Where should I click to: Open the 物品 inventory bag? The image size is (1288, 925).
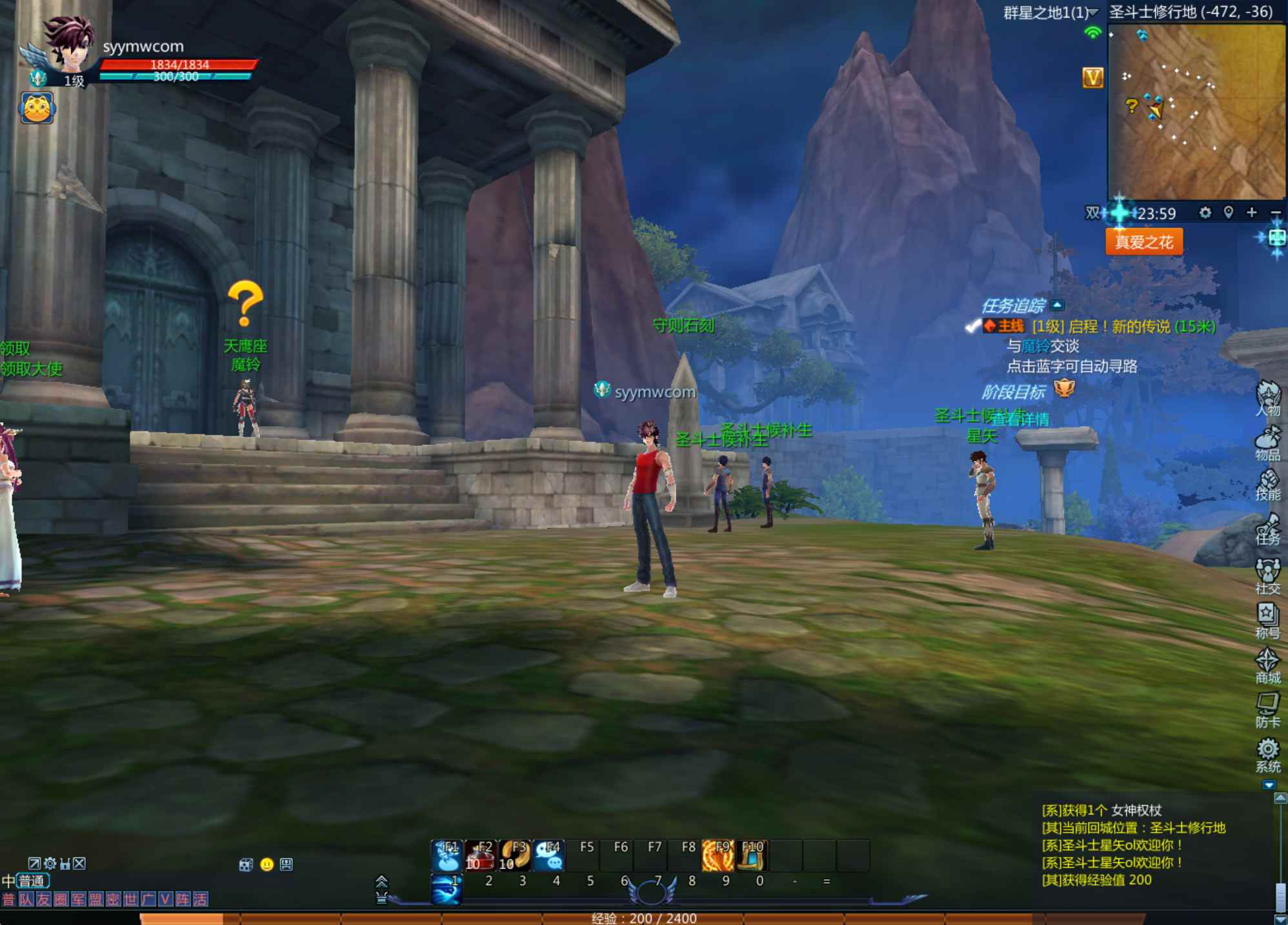[x=1267, y=442]
